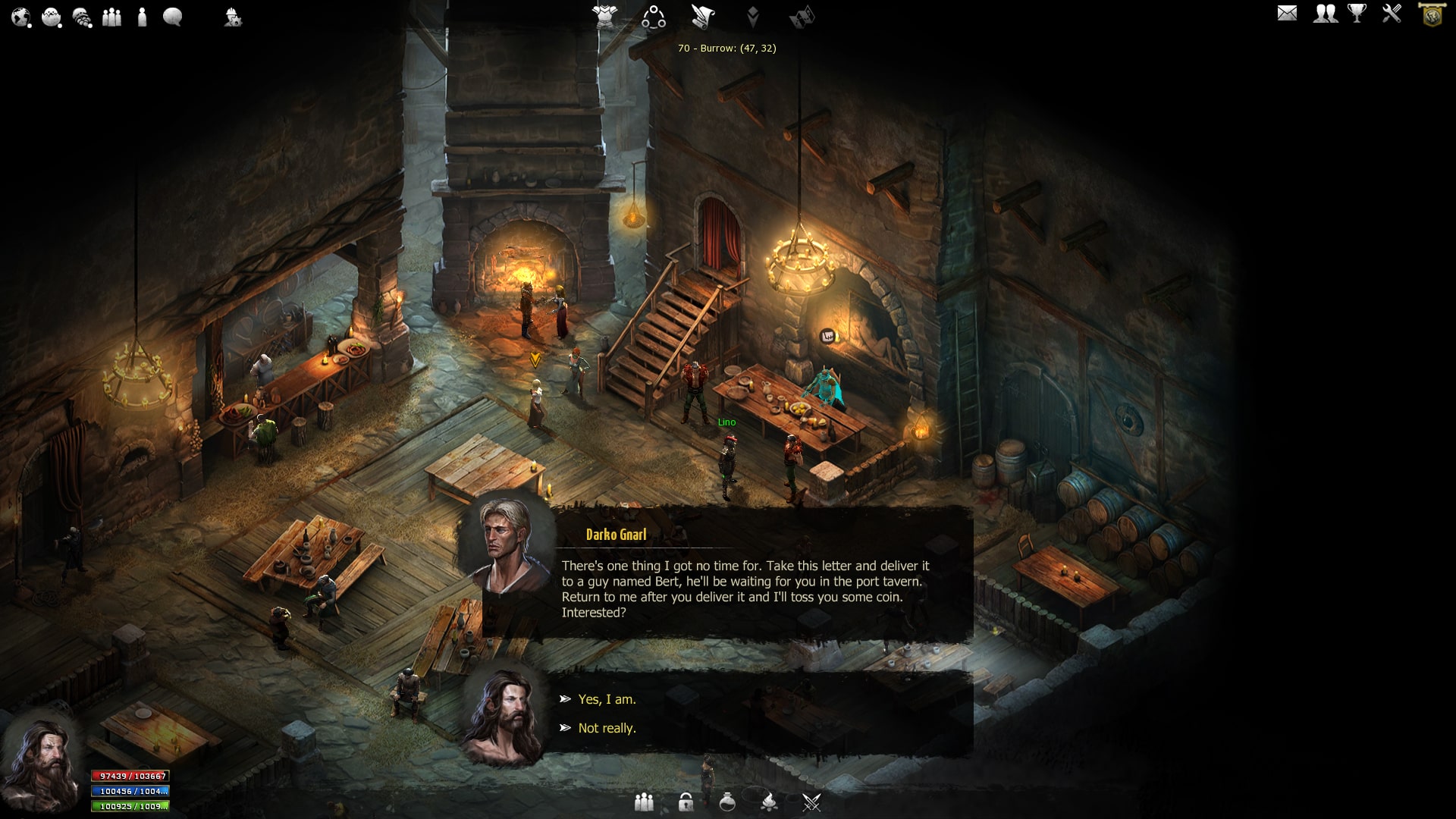Click the potion flask icon
Image resolution: width=1456 pixels, height=819 pixels.
[727, 802]
